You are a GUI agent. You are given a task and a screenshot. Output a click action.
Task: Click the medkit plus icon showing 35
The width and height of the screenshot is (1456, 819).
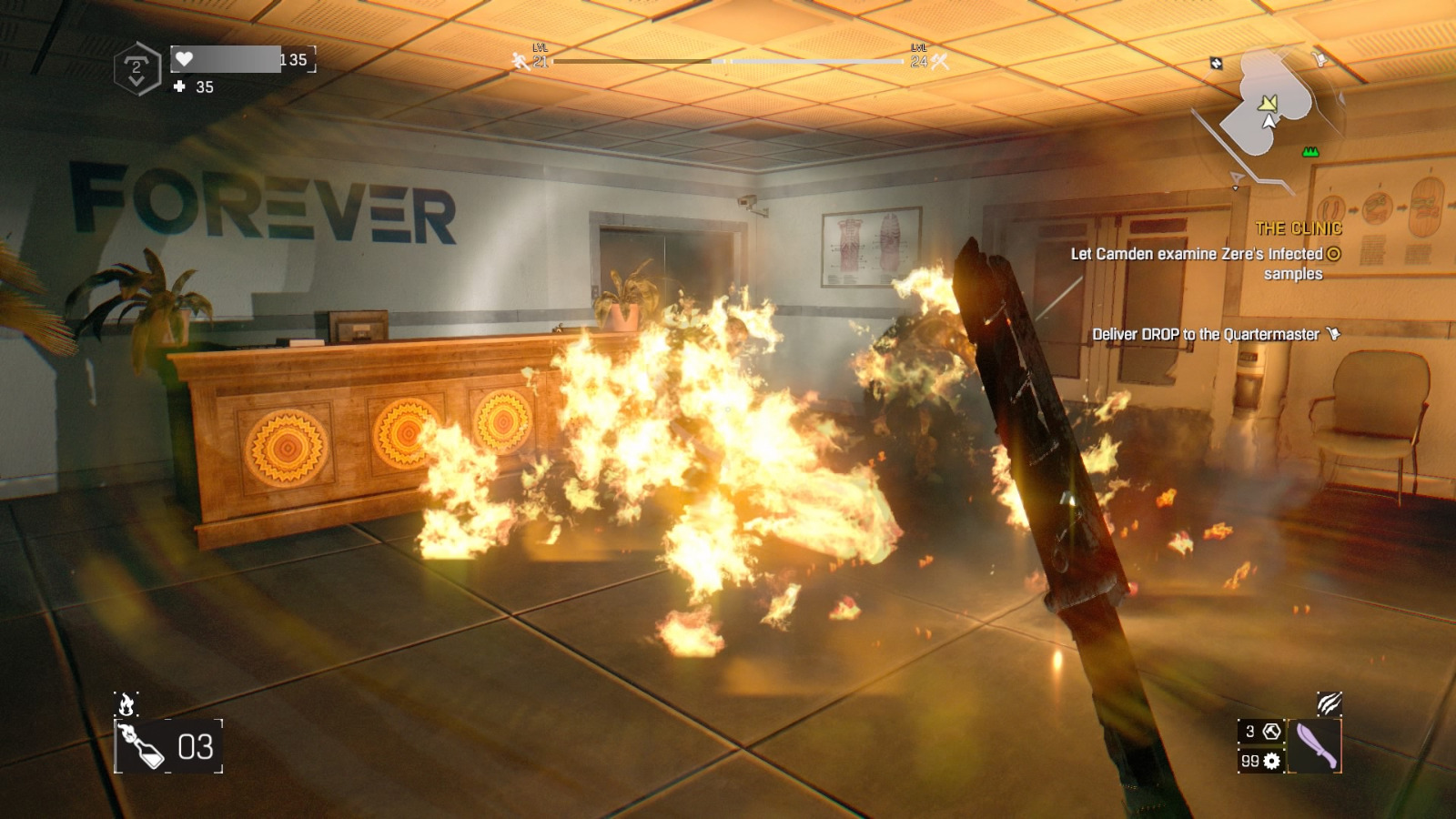coord(177,87)
